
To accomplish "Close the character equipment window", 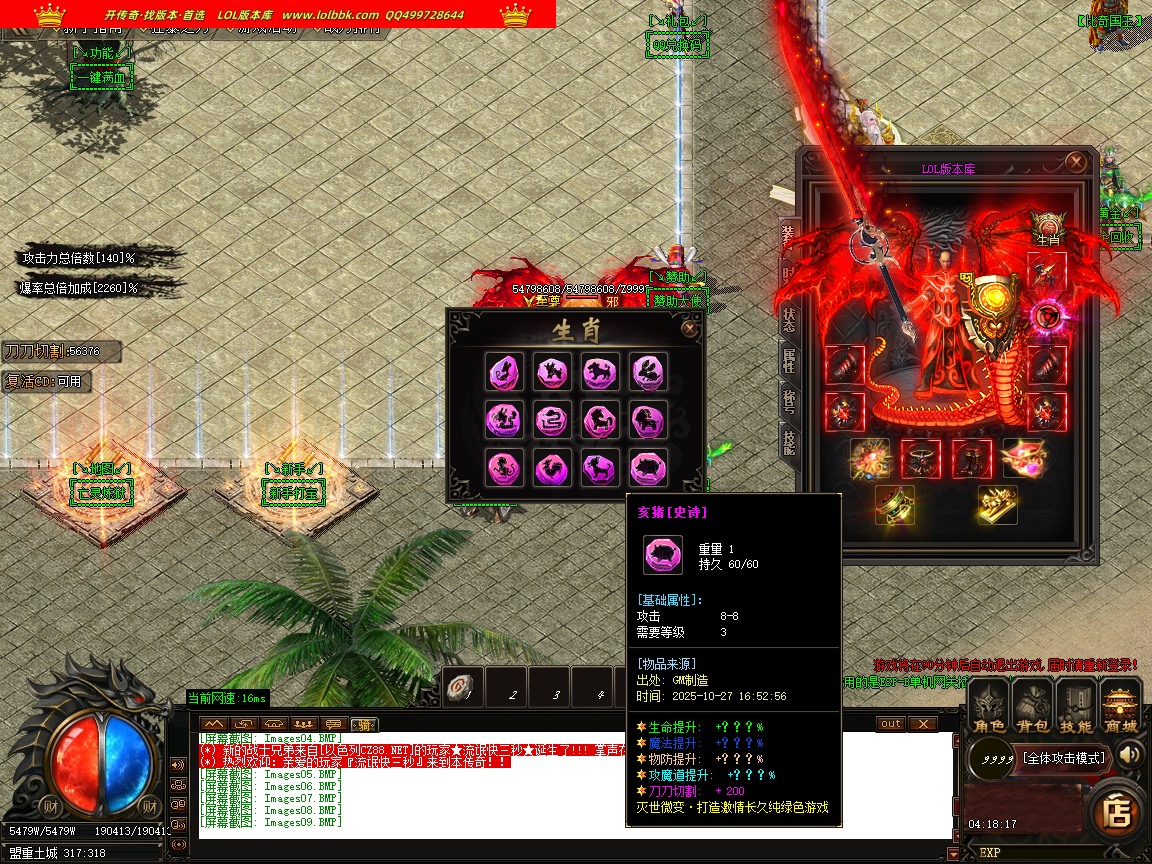I will tap(1075, 162).
